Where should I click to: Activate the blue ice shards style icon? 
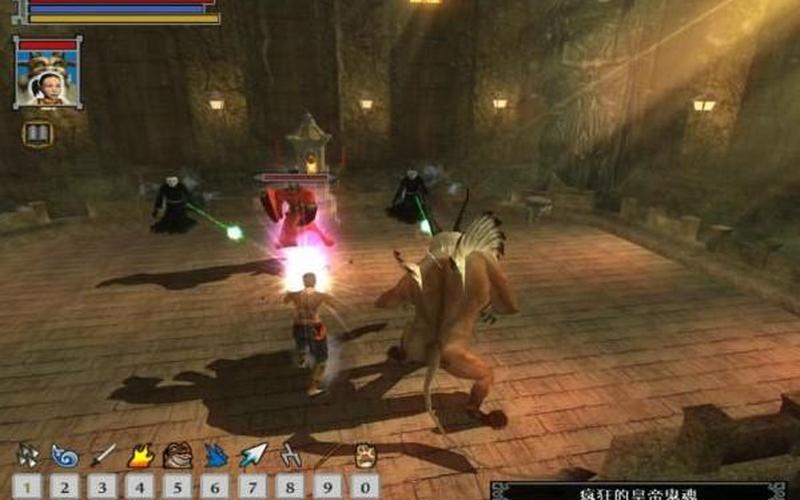(x=215, y=456)
